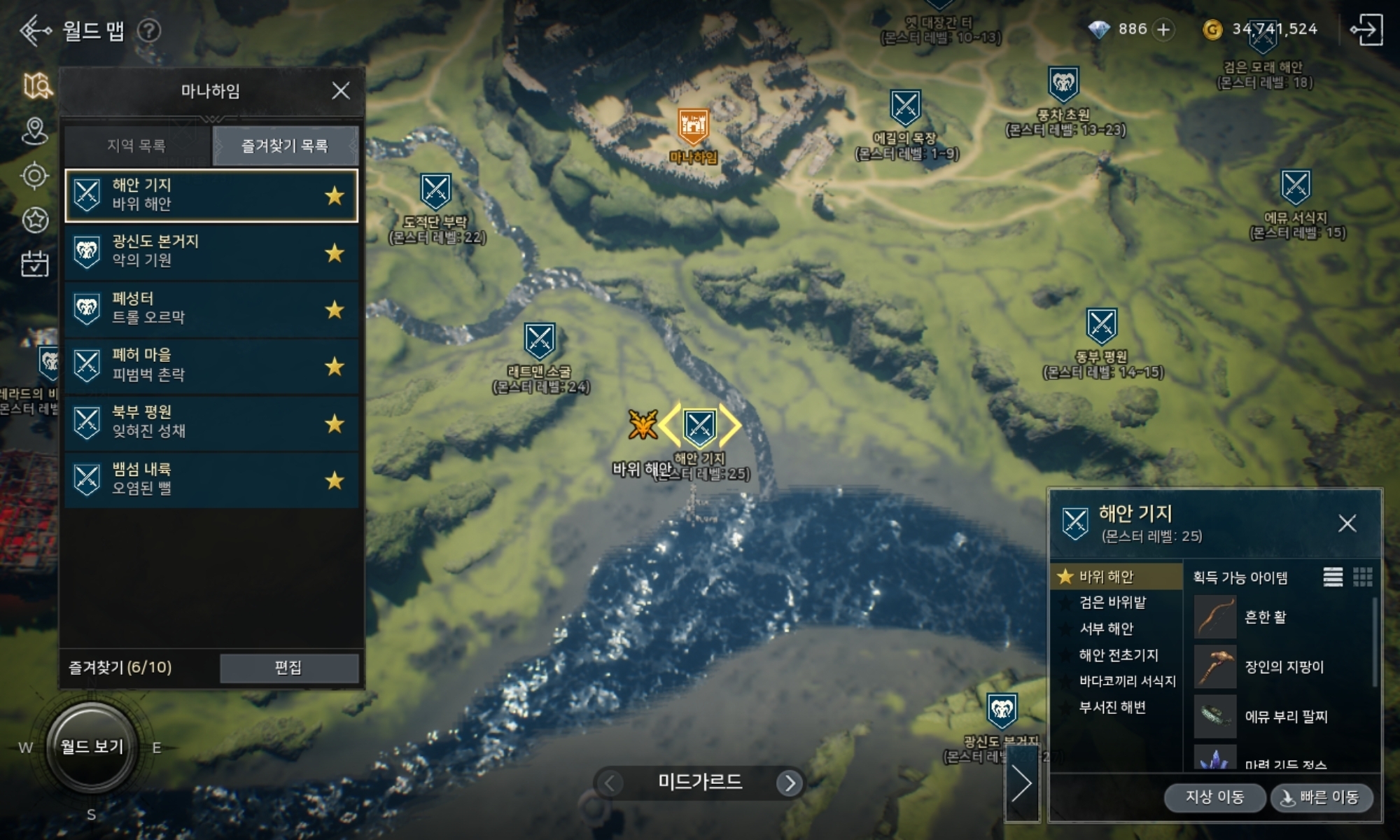Image resolution: width=1400 pixels, height=840 pixels.
Task: Exit the world map
Action: tap(1366, 29)
